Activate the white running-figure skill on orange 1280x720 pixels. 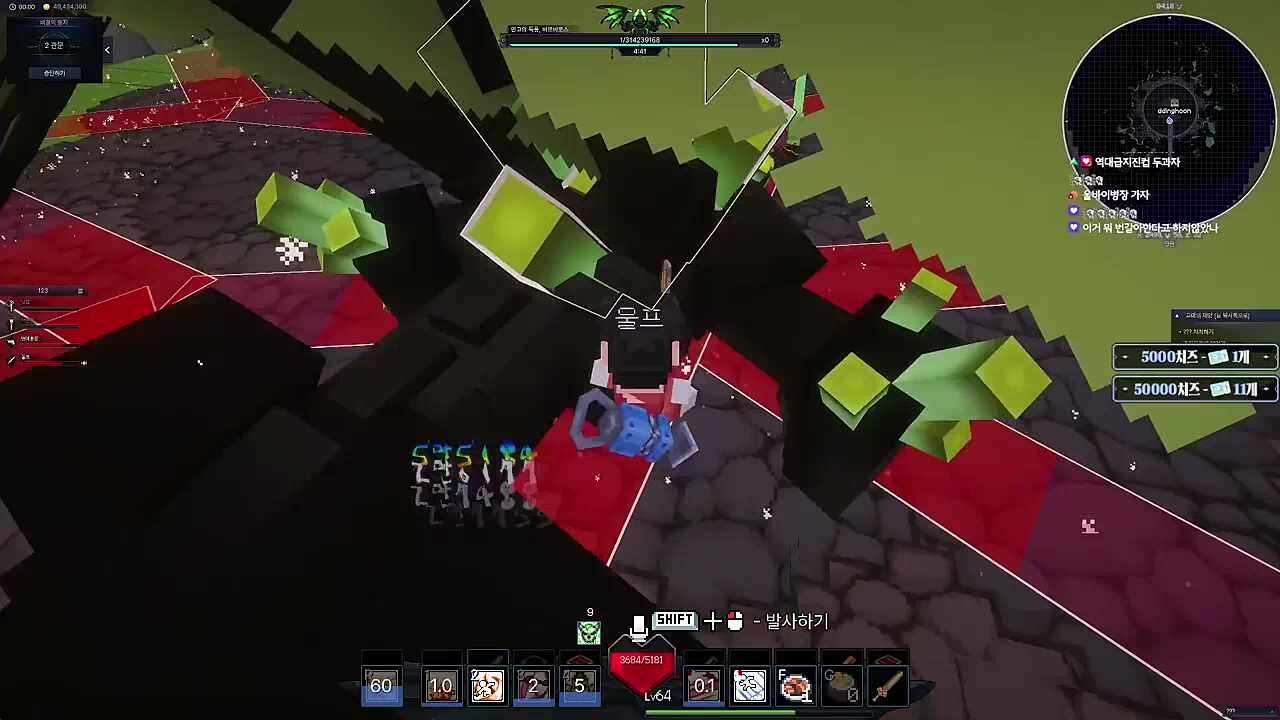point(487,686)
